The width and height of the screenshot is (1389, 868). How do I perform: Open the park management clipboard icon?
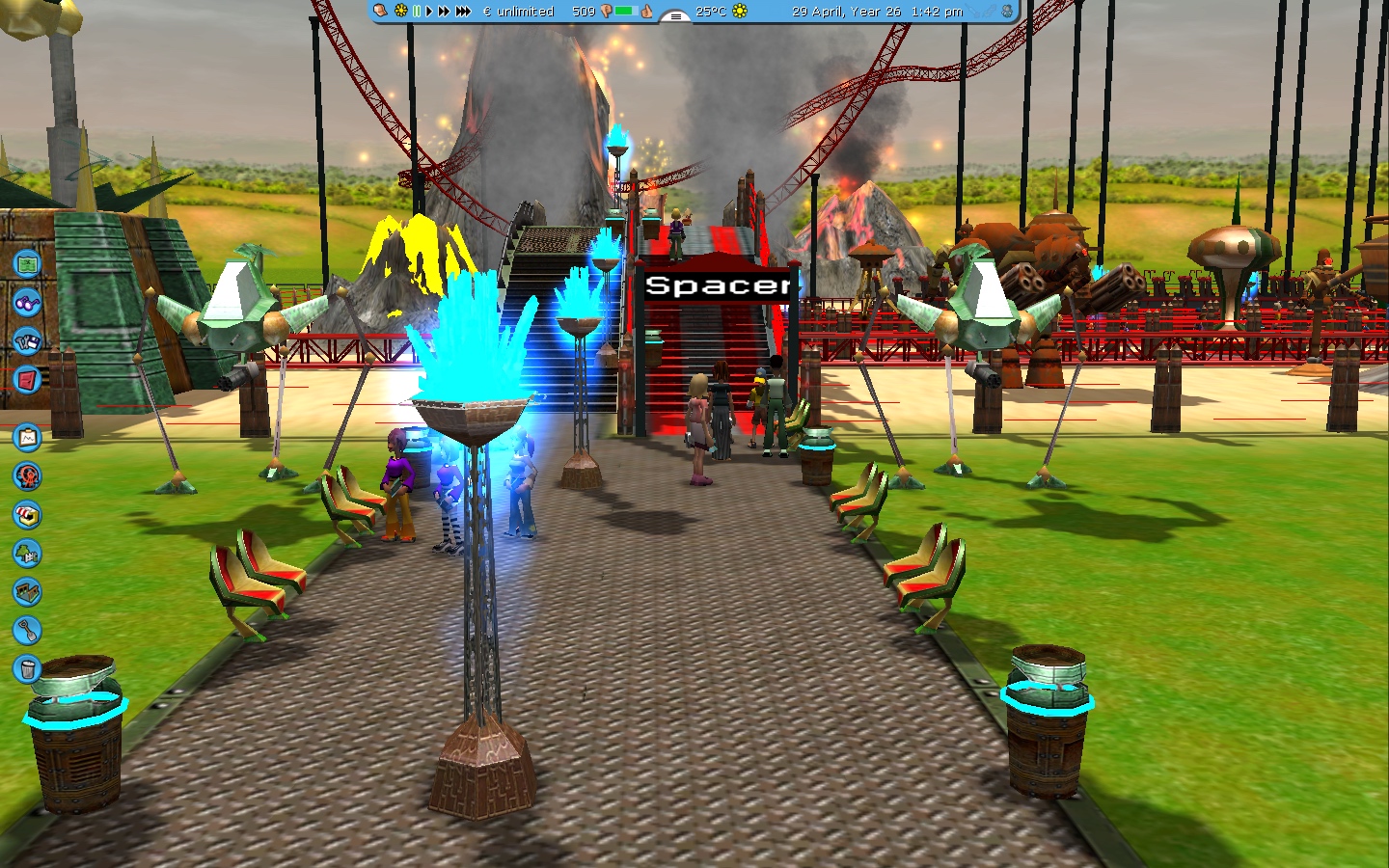click(x=27, y=438)
